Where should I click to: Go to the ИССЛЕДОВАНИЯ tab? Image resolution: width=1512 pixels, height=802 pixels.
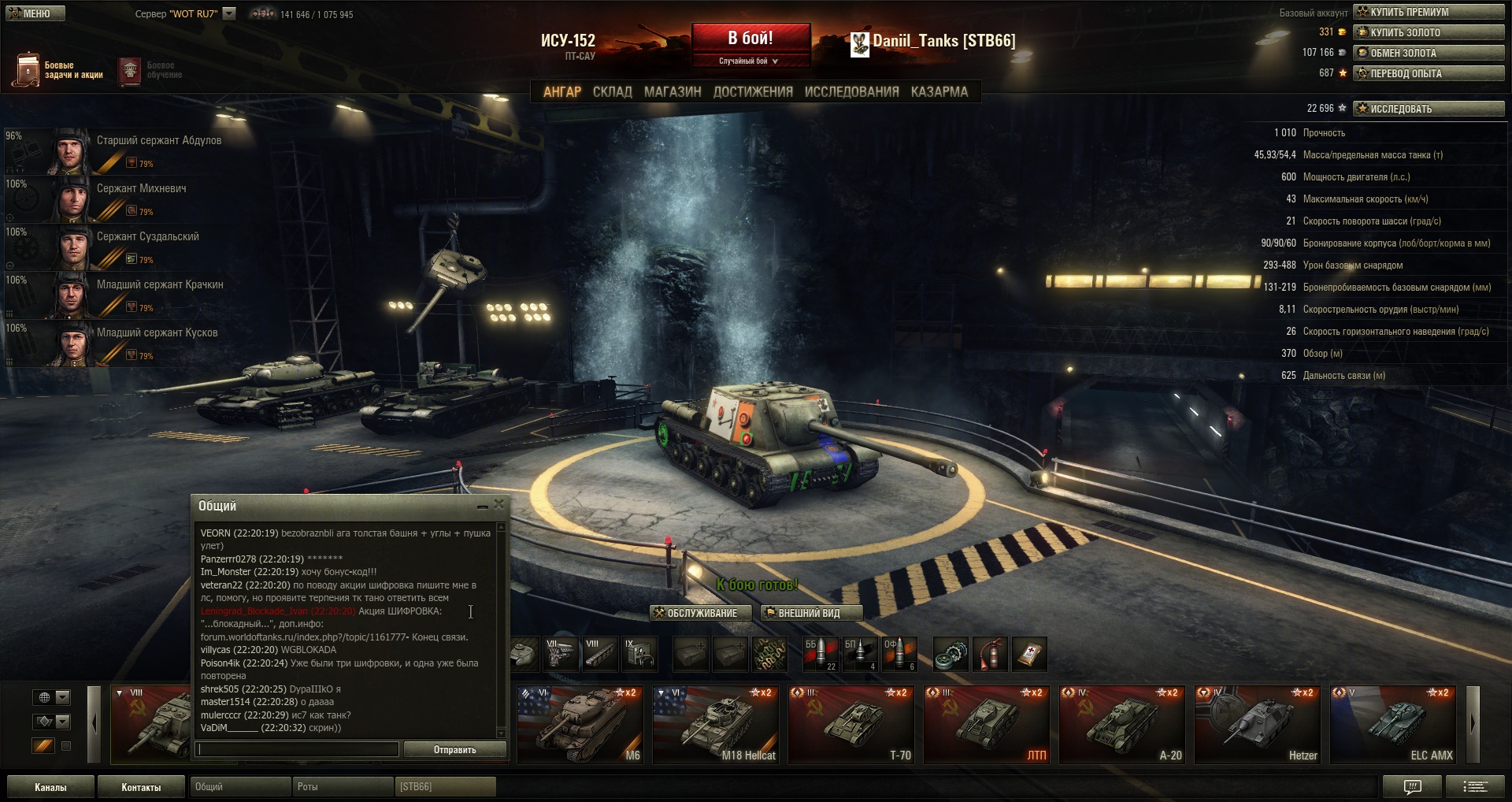[851, 92]
